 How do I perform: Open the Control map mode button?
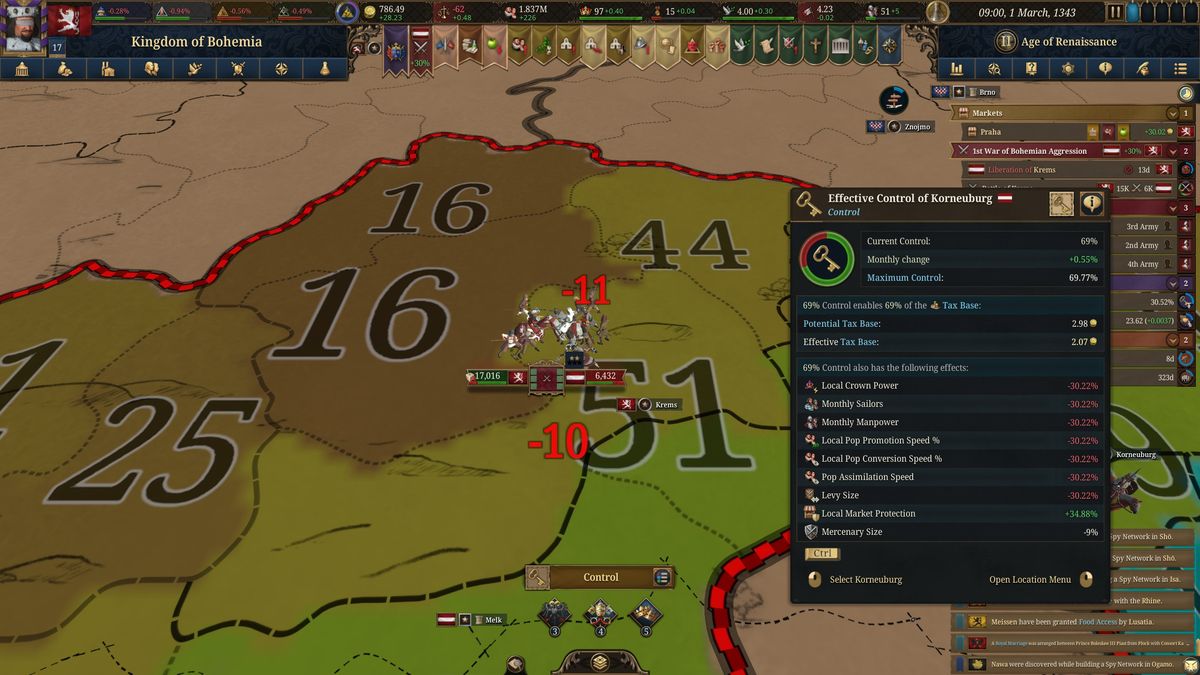(x=600, y=577)
